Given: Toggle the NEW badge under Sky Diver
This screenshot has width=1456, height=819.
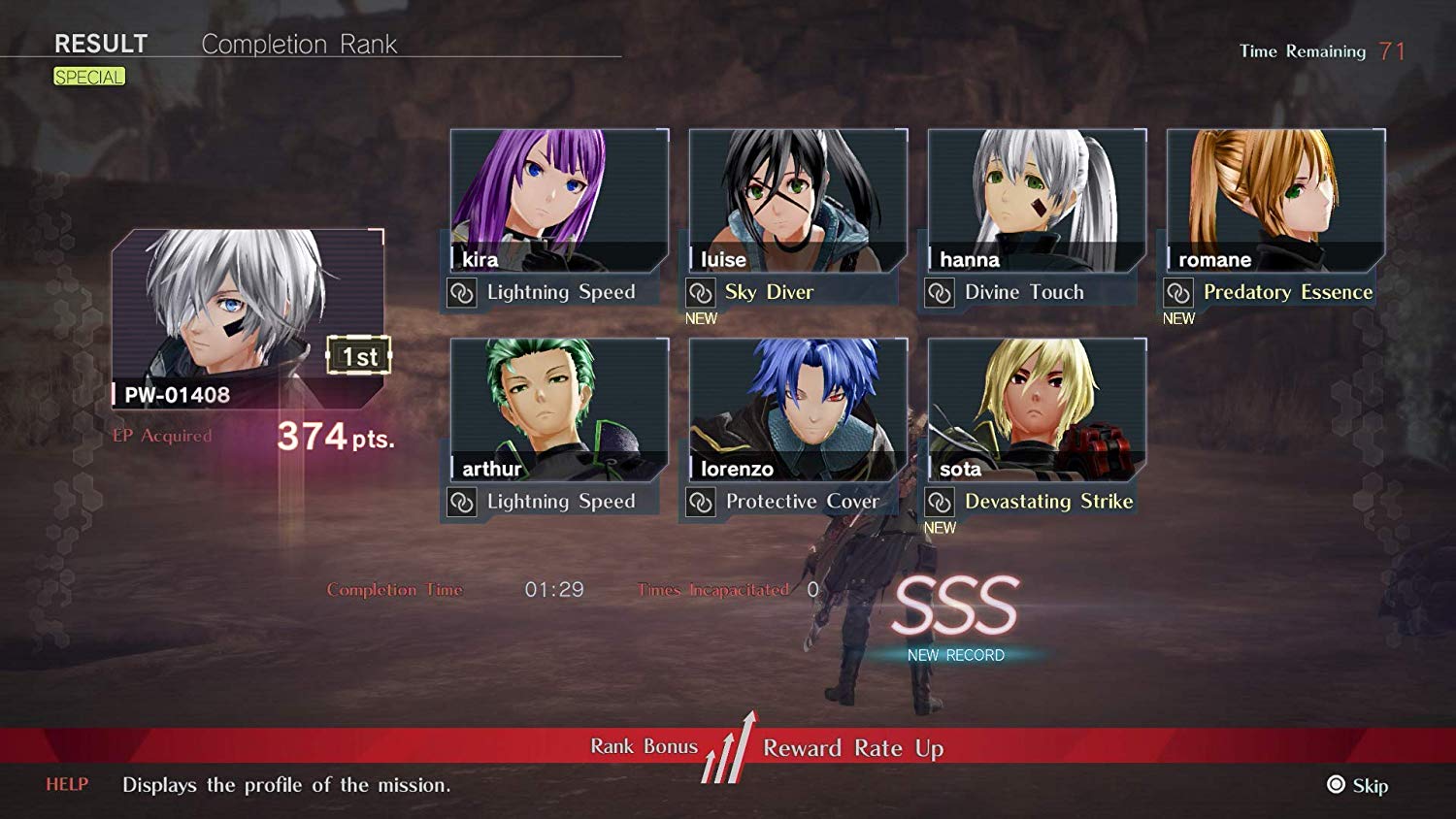Looking at the screenshot, I should [x=700, y=318].
